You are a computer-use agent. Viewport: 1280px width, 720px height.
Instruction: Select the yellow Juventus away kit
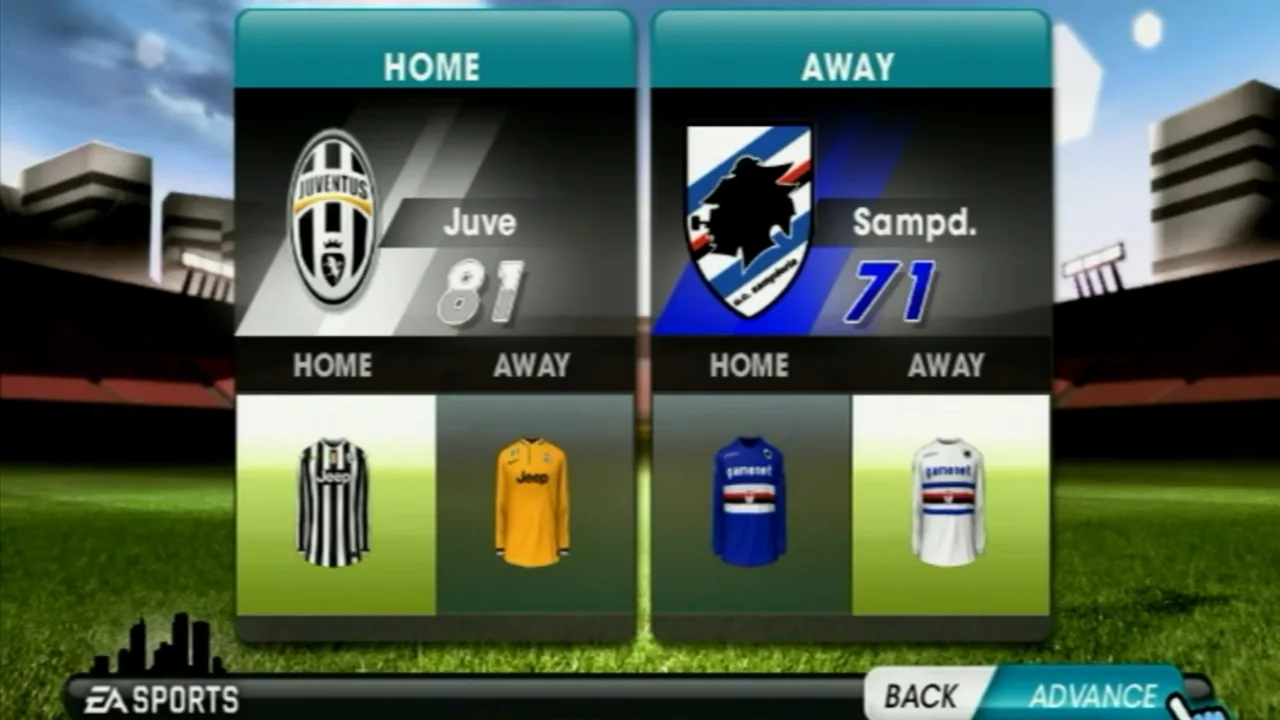point(533,500)
